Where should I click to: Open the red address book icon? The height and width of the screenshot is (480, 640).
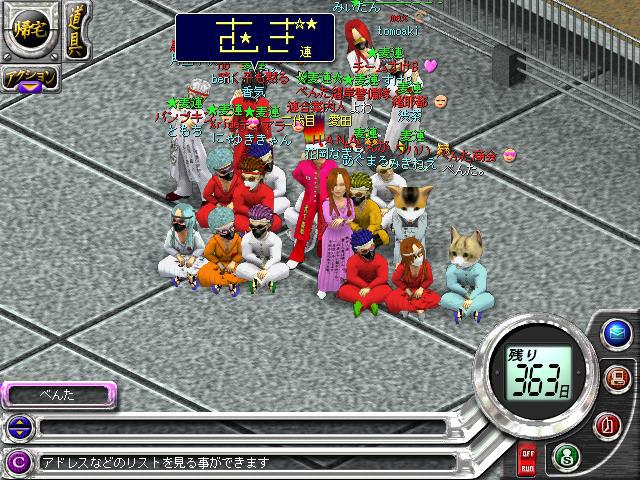point(602,424)
